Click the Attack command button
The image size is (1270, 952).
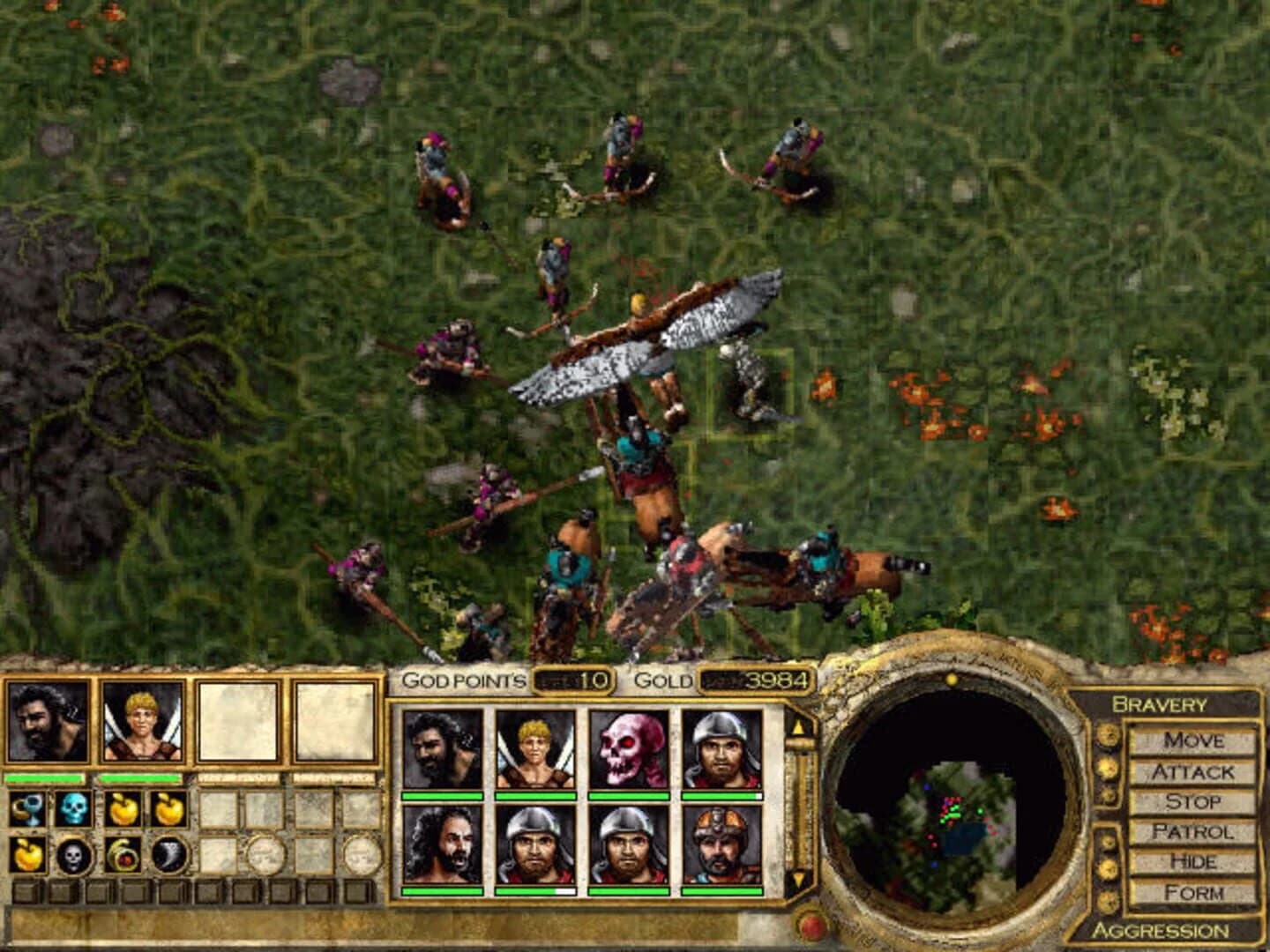tap(1195, 770)
